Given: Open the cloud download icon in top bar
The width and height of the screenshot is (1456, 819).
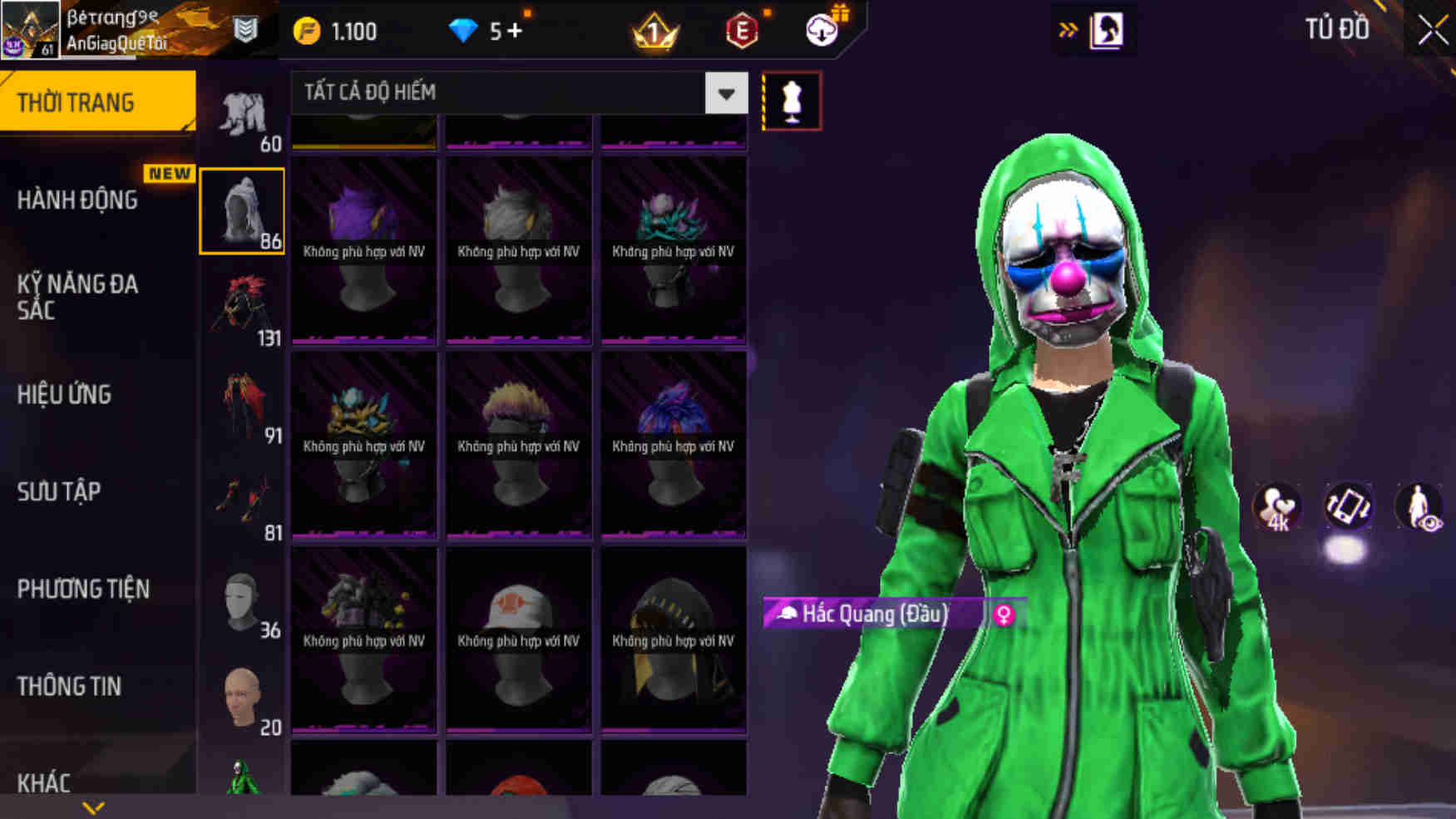Looking at the screenshot, I should [822, 31].
